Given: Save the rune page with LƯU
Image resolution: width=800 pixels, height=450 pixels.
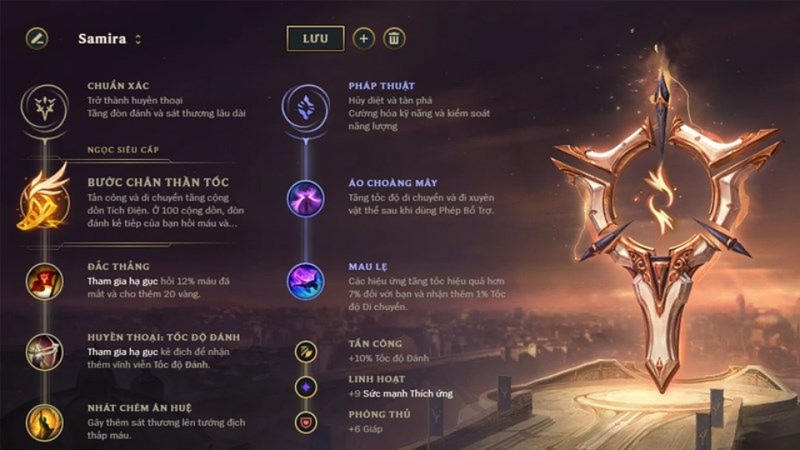Looking at the screenshot, I should pyautogui.click(x=315, y=39).
